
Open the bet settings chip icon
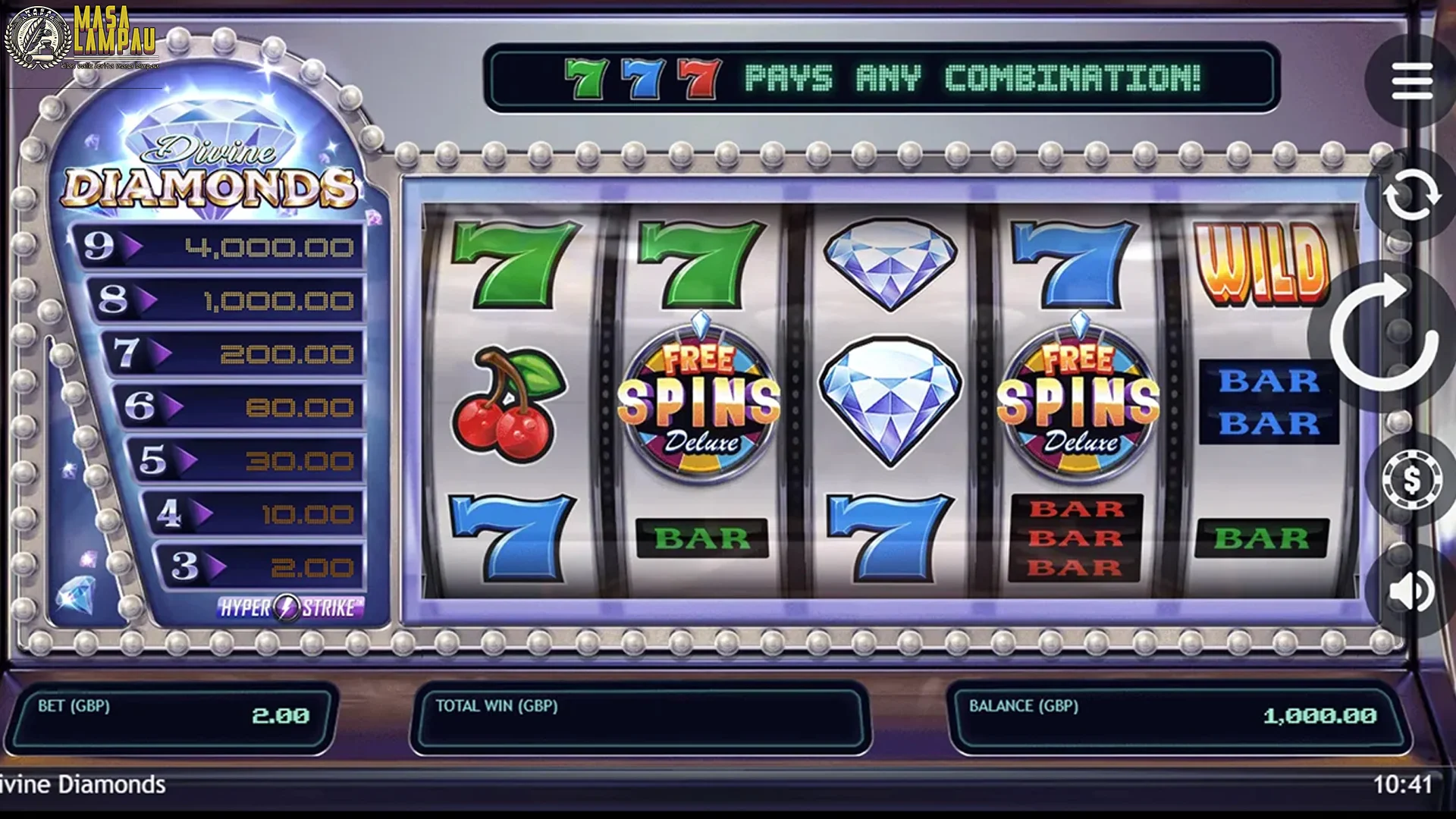(1411, 479)
